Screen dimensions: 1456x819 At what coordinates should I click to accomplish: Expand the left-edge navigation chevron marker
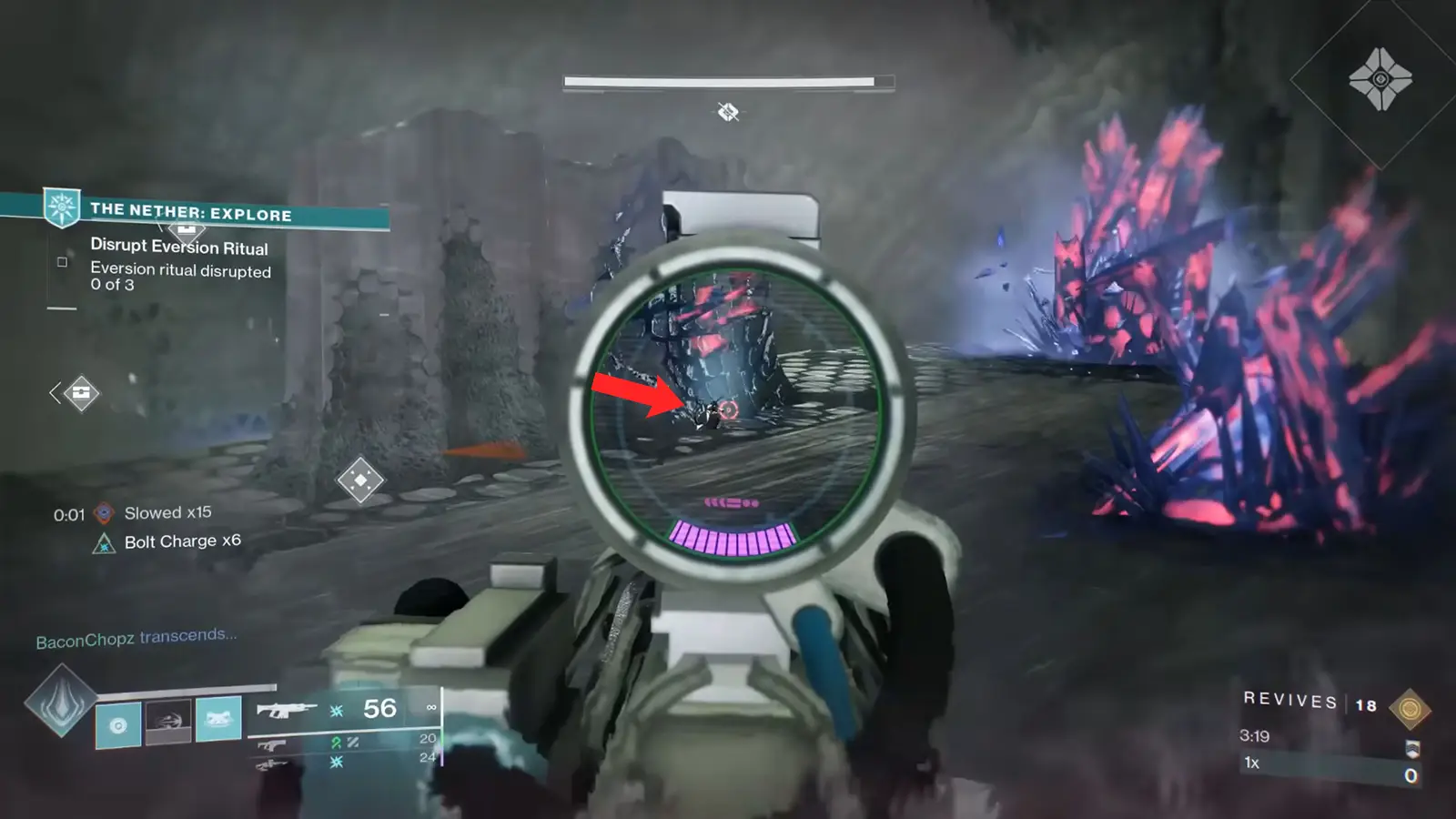pos(55,391)
